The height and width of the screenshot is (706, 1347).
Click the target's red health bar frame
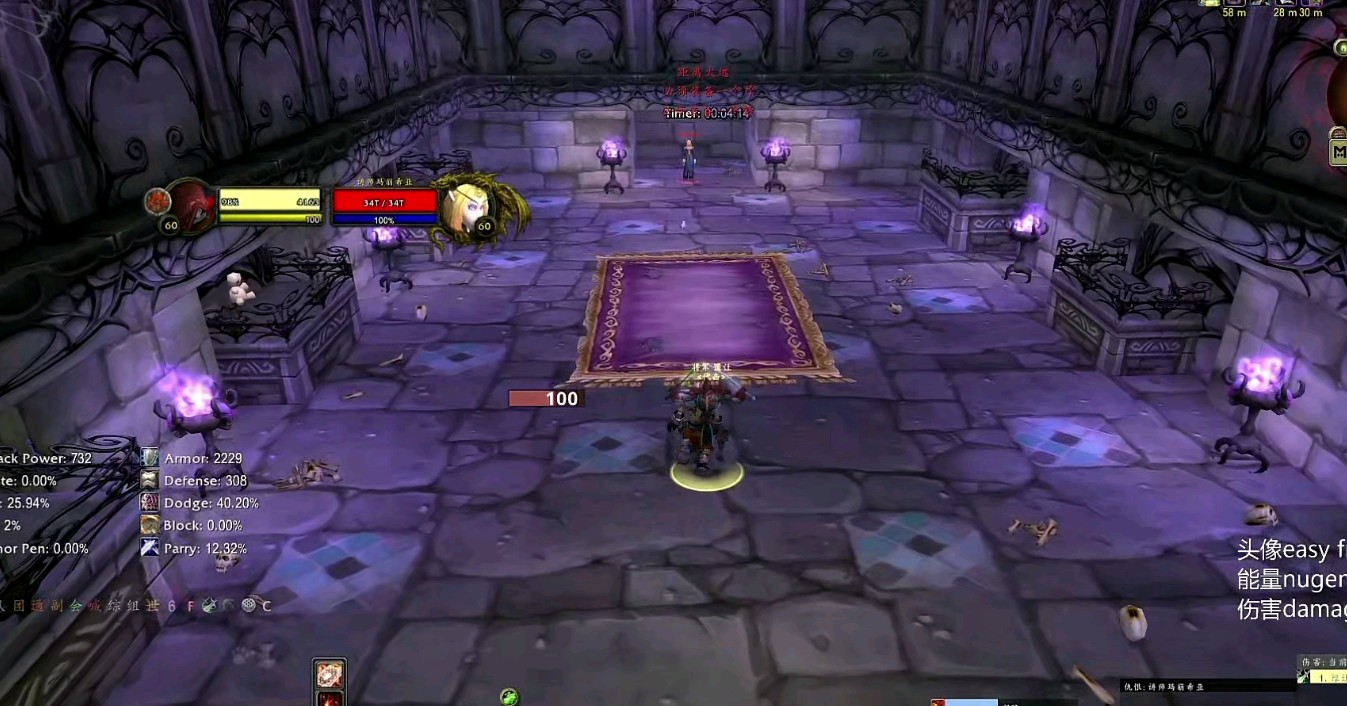tap(386, 201)
